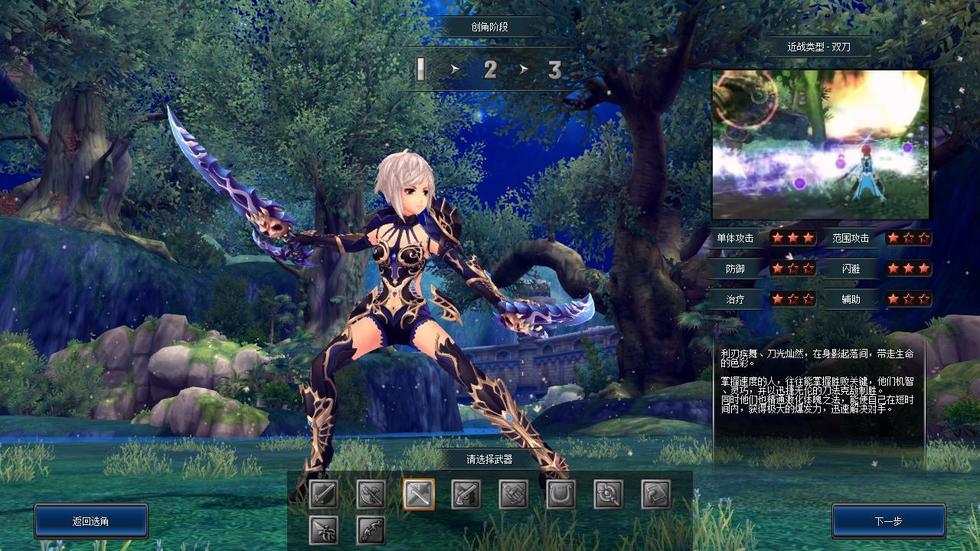Choose the battle axe weapon icon
980x551 pixels.
370,493
